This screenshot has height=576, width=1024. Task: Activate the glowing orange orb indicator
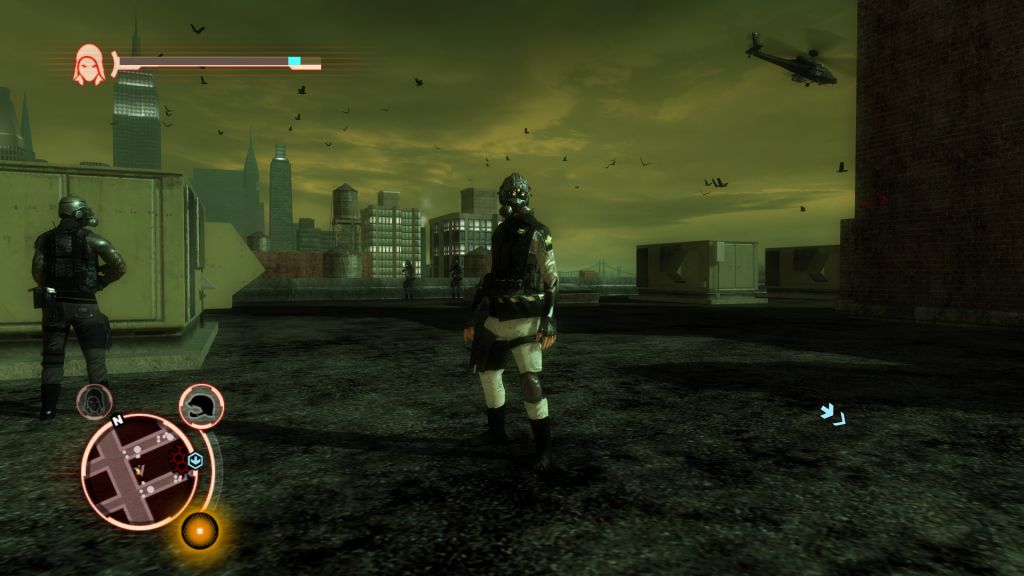(200, 529)
